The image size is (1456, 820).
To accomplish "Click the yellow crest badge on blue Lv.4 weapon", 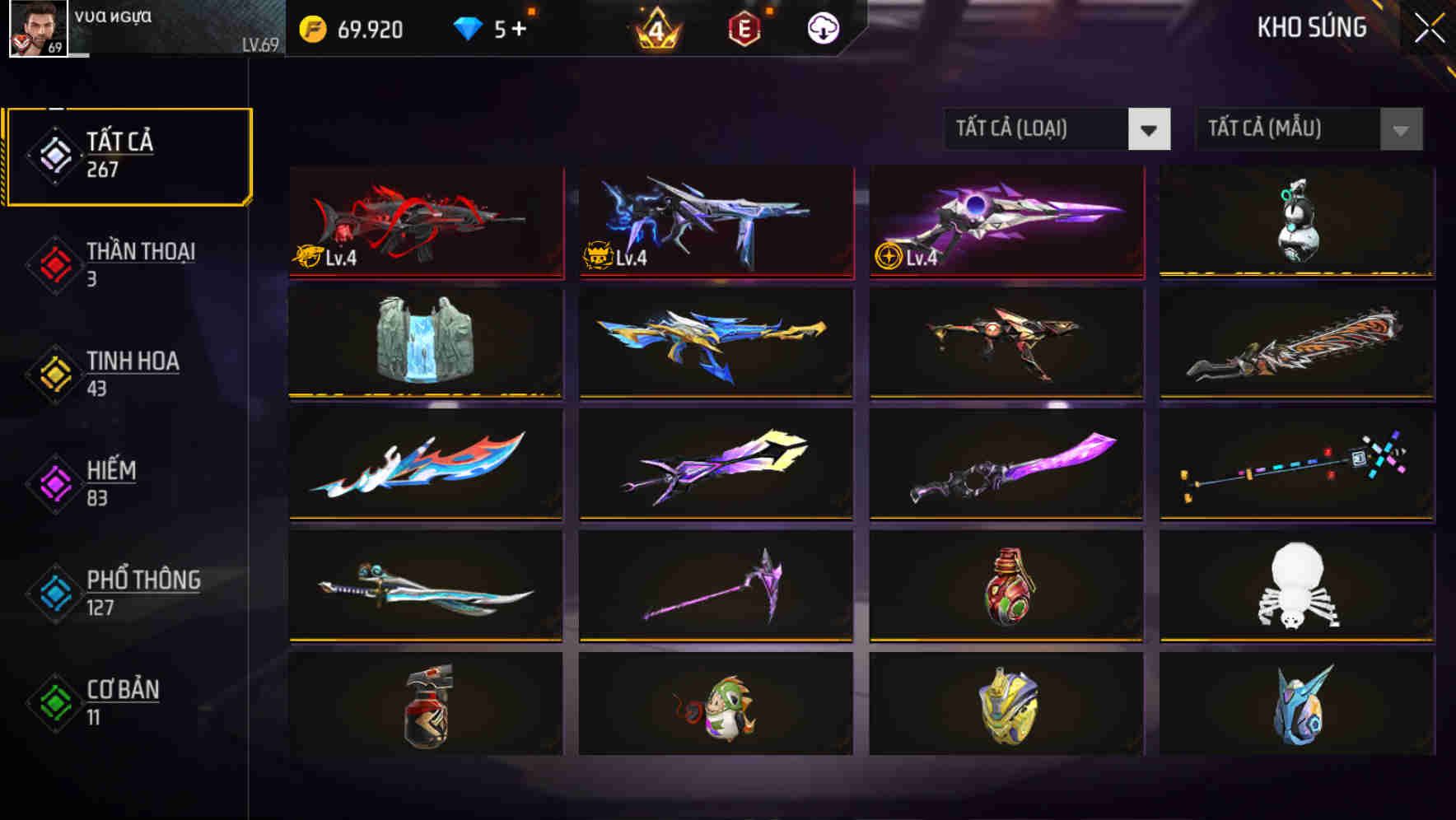I will click(600, 257).
